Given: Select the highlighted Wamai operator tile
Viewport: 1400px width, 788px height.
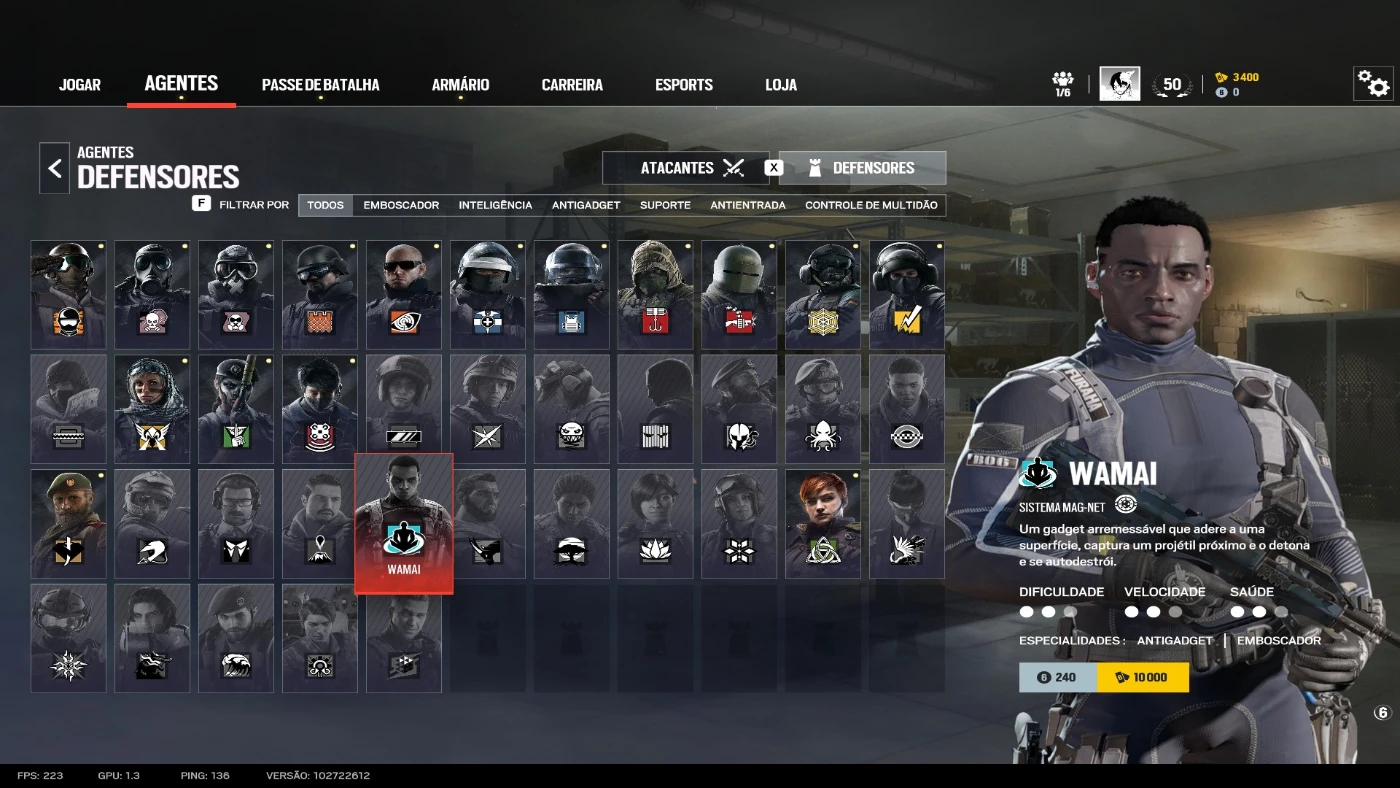Looking at the screenshot, I should click(404, 523).
